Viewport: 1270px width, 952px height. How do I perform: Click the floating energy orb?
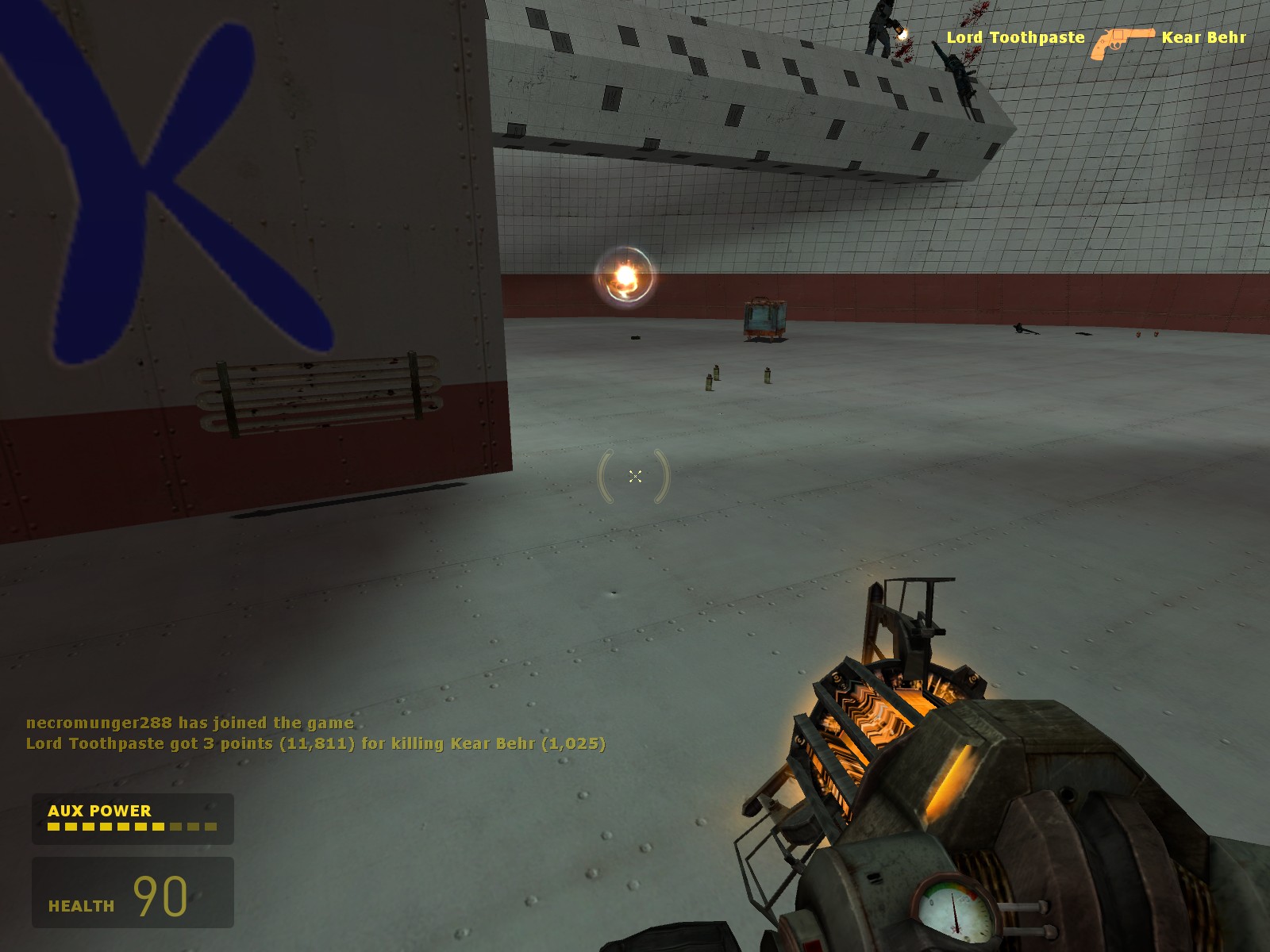625,274
